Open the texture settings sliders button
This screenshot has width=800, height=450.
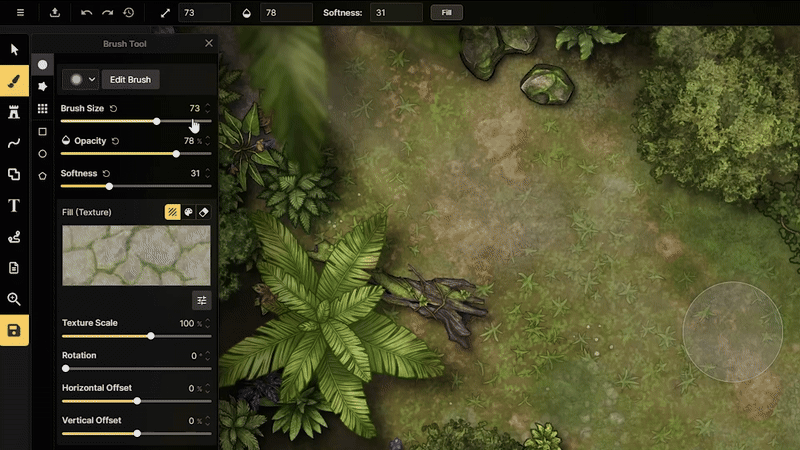pyautogui.click(x=202, y=300)
